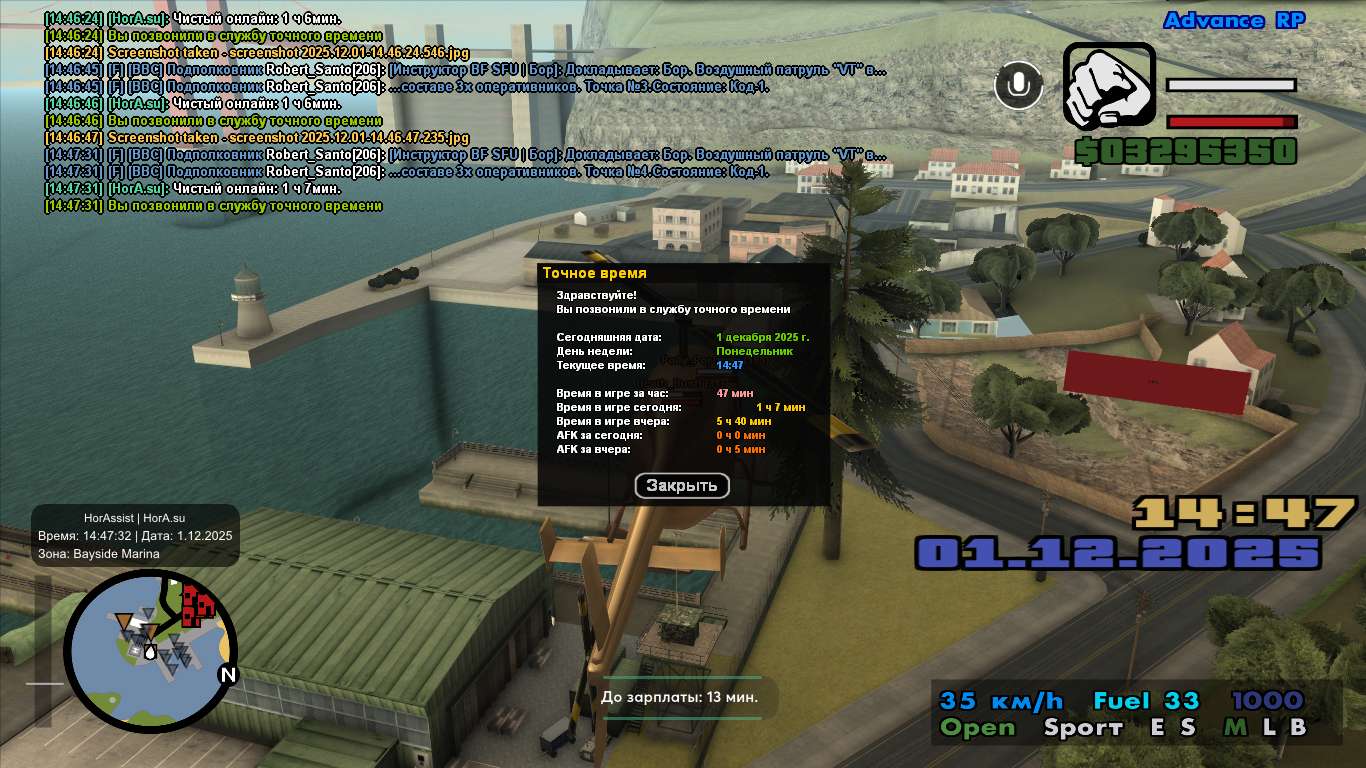Click the red gang zone marker on minimap
This screenshot has width=1366, height=768.
point(198,603)
